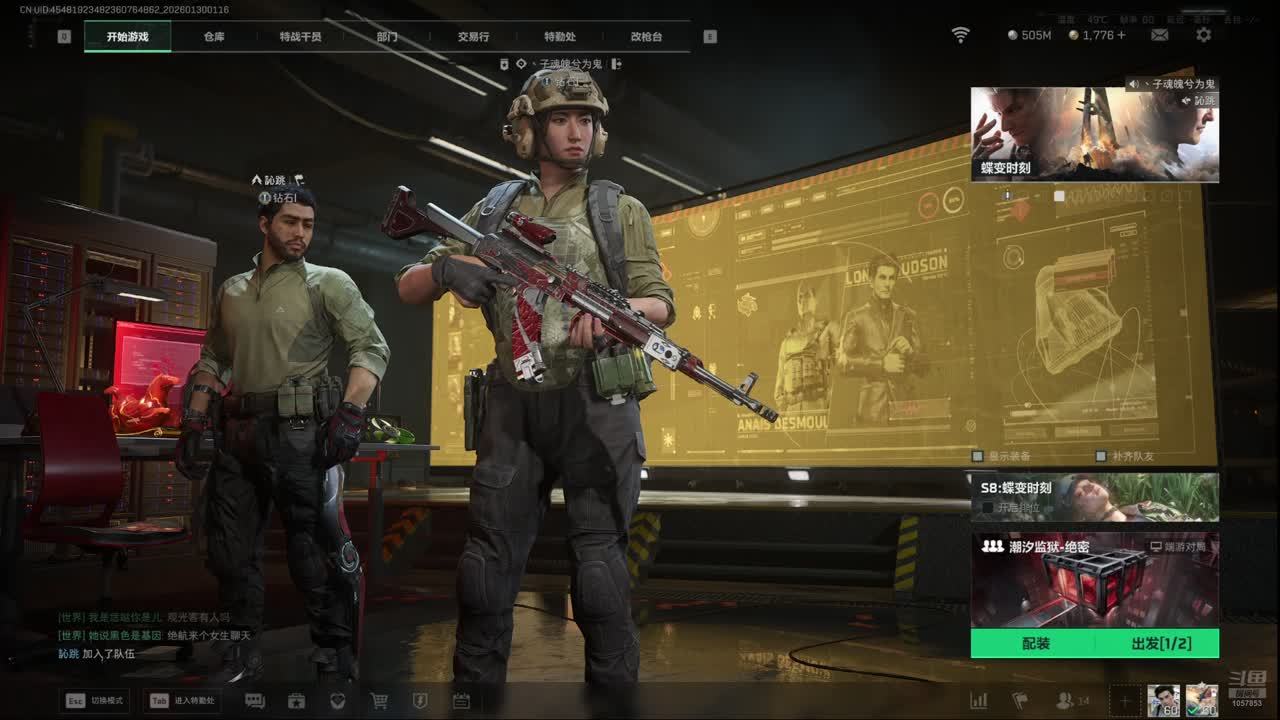The image size is (1280, 720).
Task: Tick the 显示装备 show-equipment checkbox
Action: click(978, 456)
